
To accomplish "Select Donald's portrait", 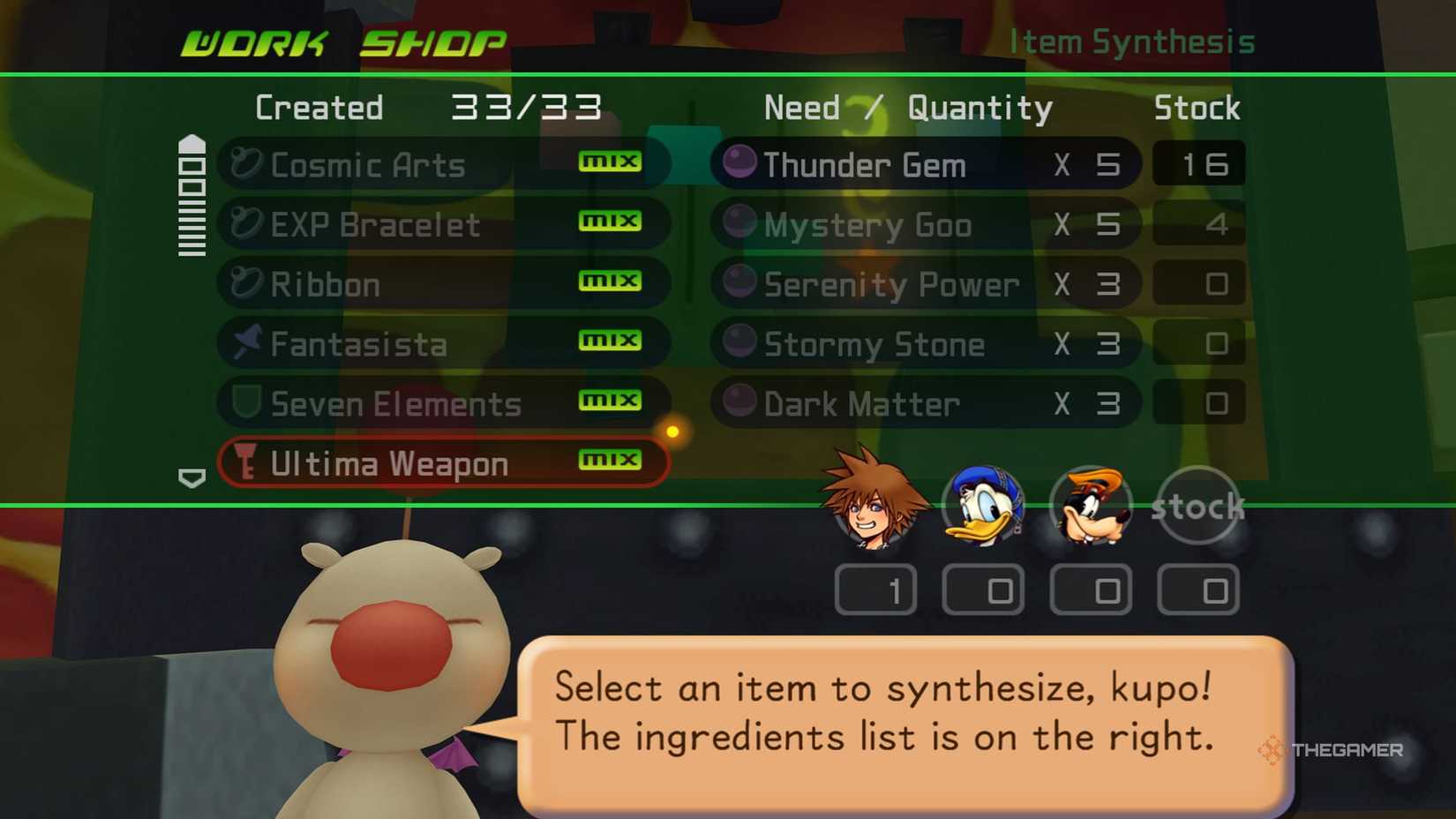I will [982, 505].
